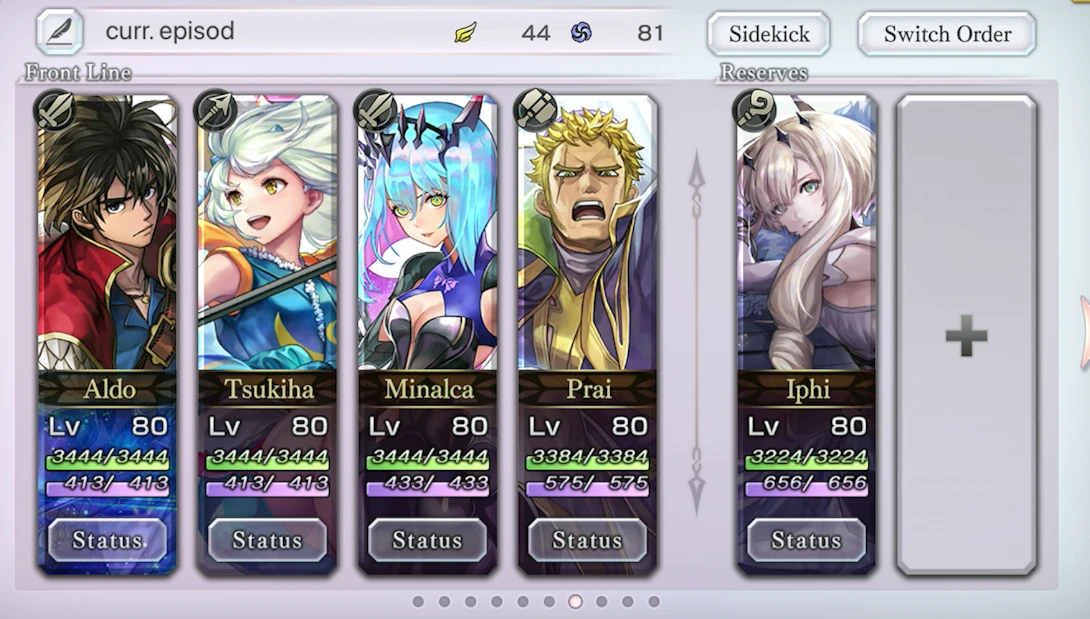Open the Sidekick menu

click(768, 34)
